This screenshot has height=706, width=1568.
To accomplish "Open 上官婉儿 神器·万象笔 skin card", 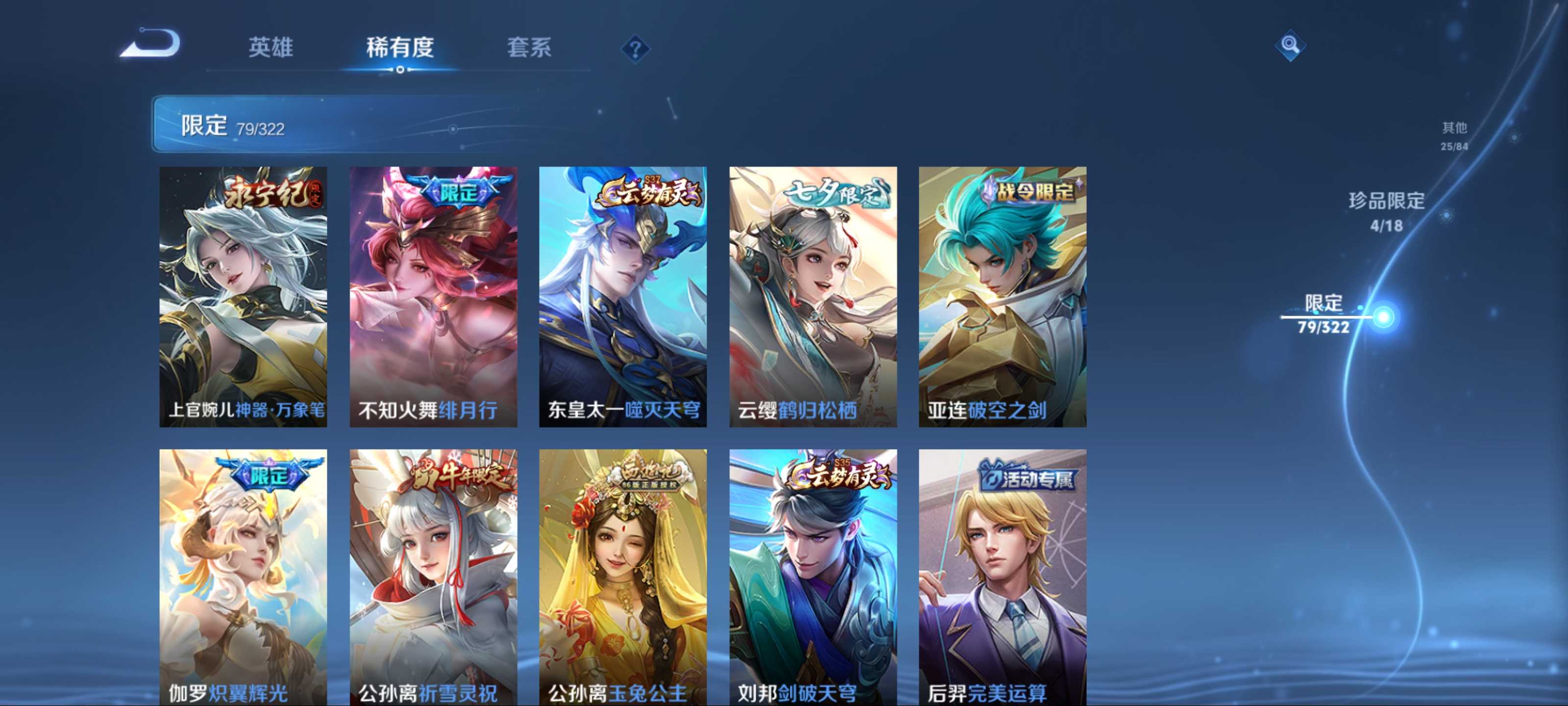I will (244, 297).
